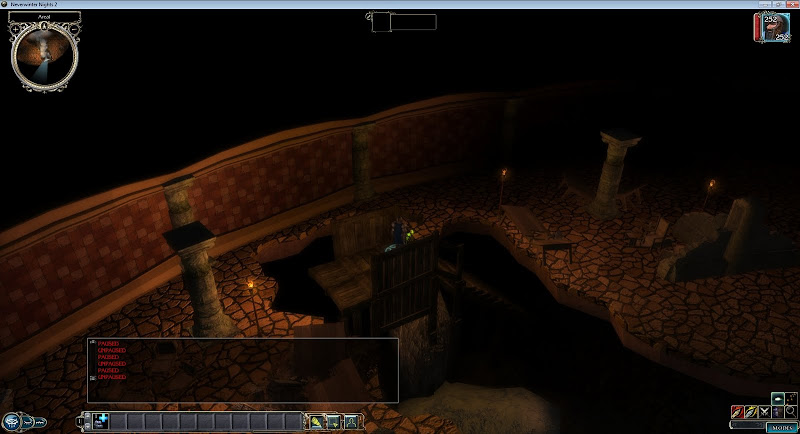Toggle the gold-ringed dagger mode icon
This screenshot has width=800, height=434.
(x=751, y=411)
